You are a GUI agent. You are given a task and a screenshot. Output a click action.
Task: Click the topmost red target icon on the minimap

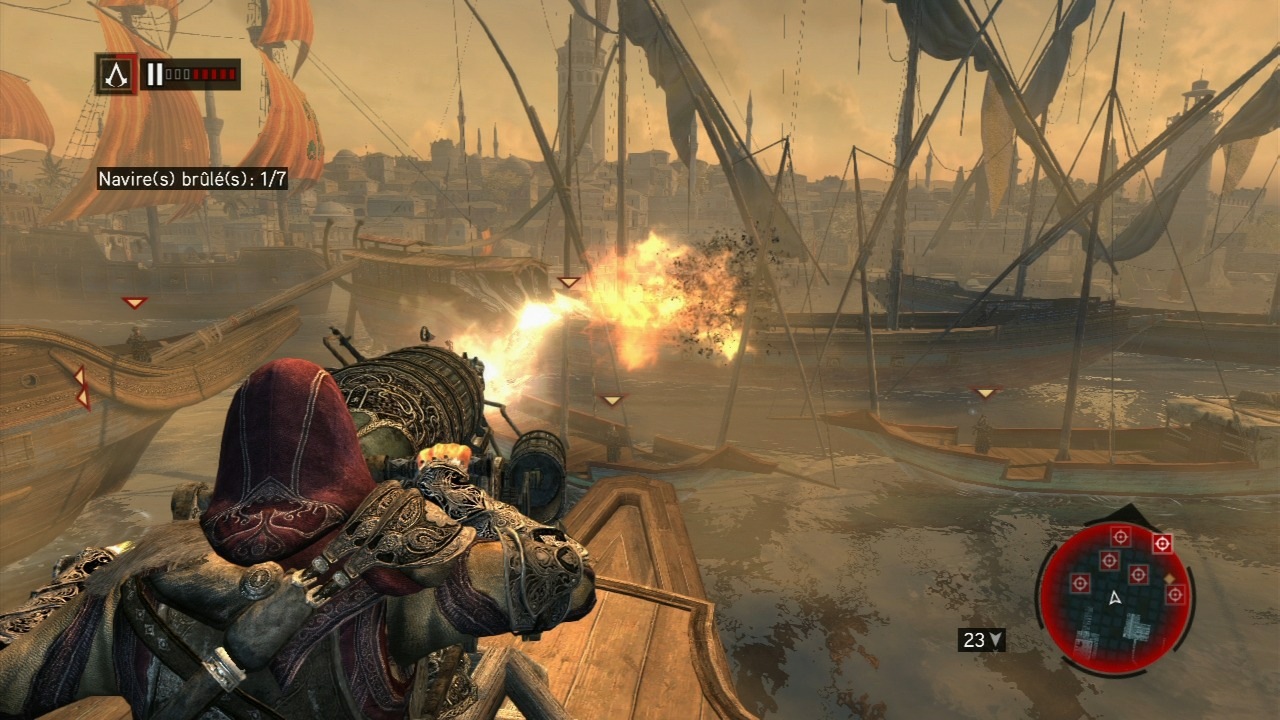point(1121,536)
